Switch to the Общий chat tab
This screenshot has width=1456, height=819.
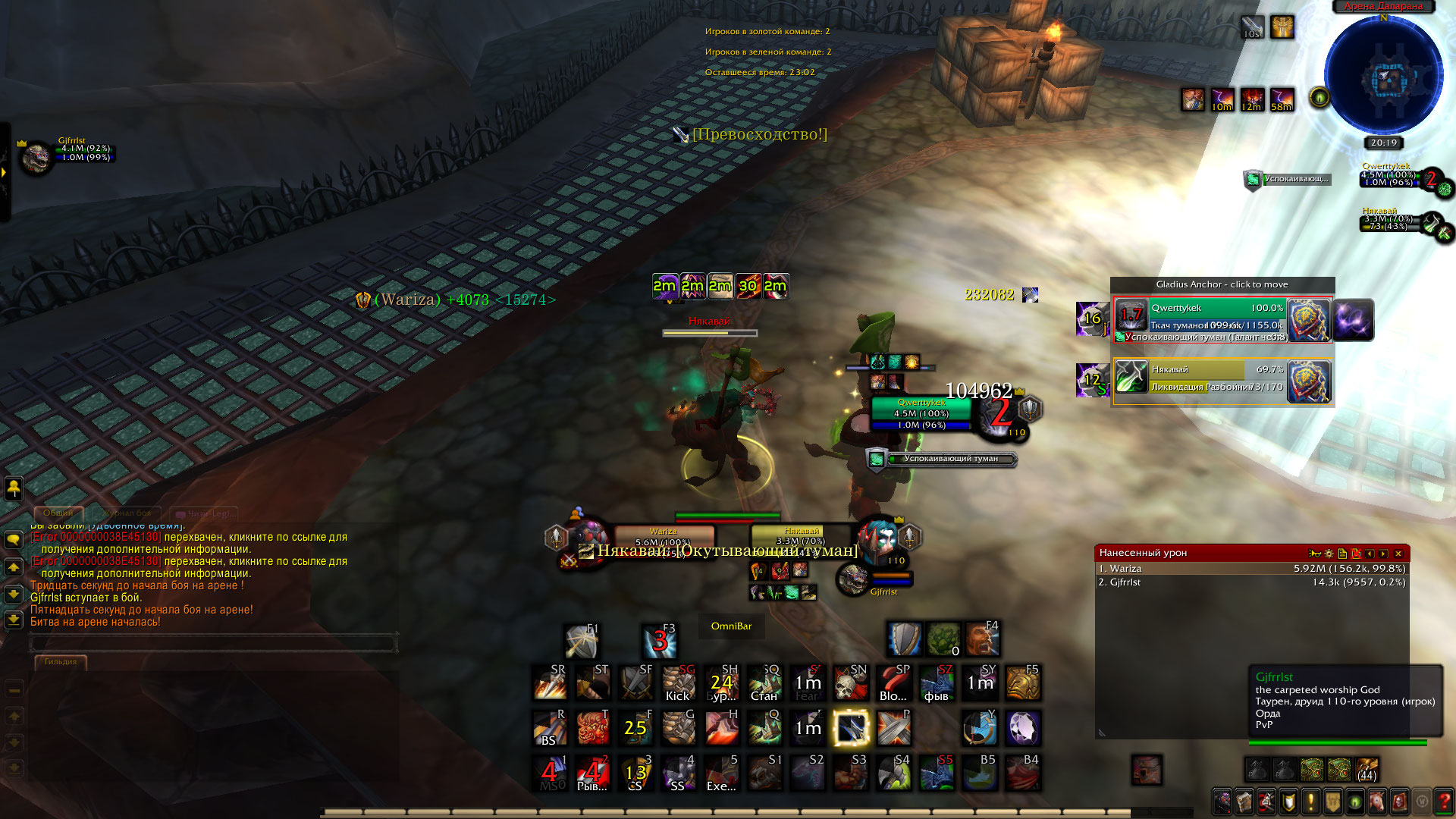[x=58, y=513]
